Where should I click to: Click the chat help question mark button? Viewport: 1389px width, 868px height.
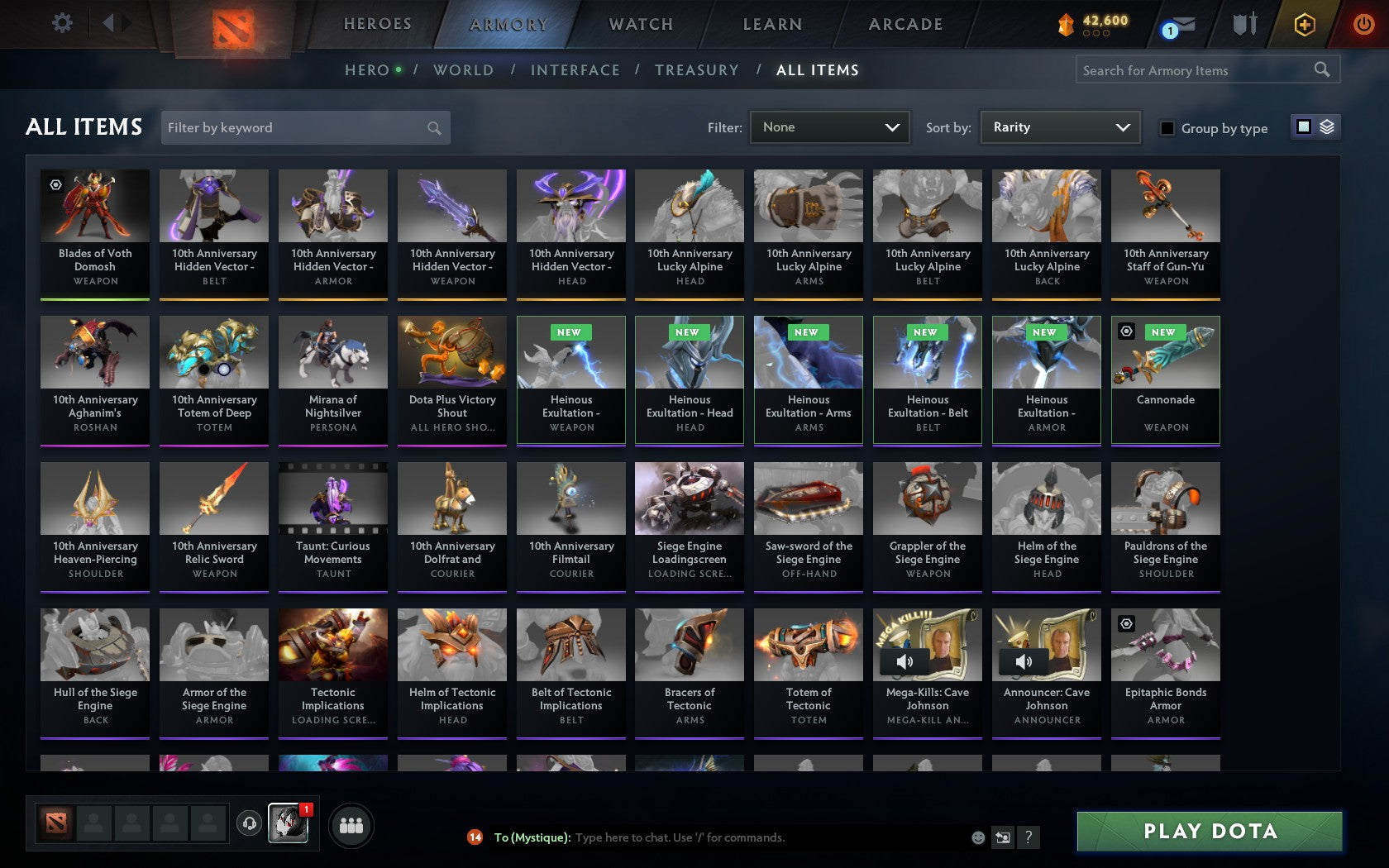tap(1028, 837)
